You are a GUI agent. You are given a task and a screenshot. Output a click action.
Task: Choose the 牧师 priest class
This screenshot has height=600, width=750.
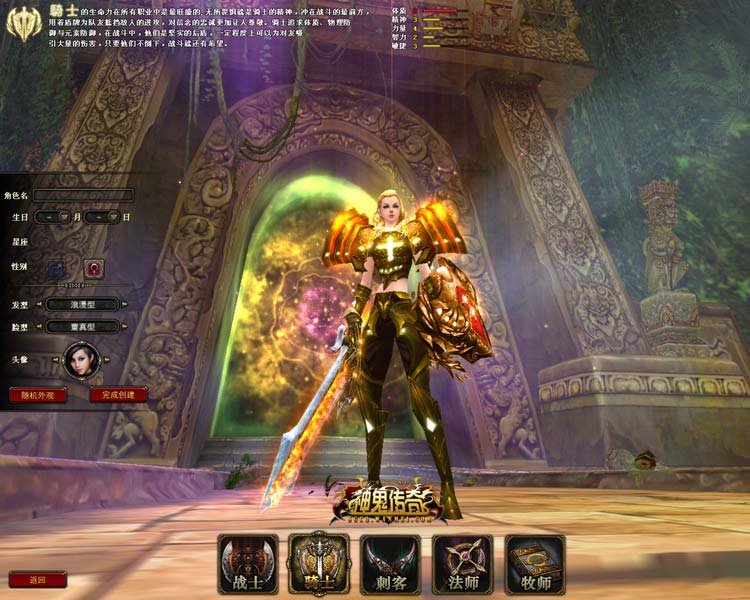[534, 564]
